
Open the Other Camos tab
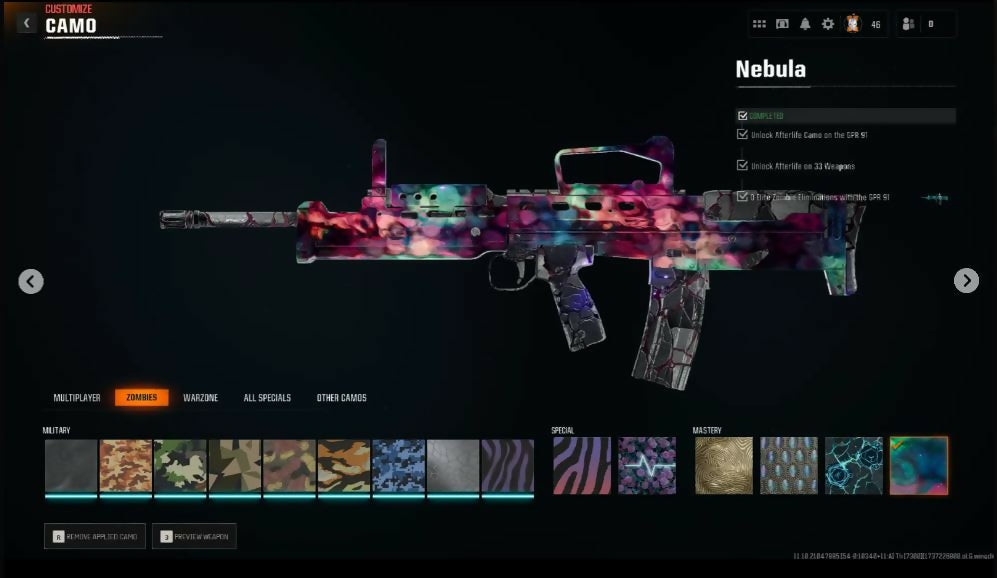point(341,398)
